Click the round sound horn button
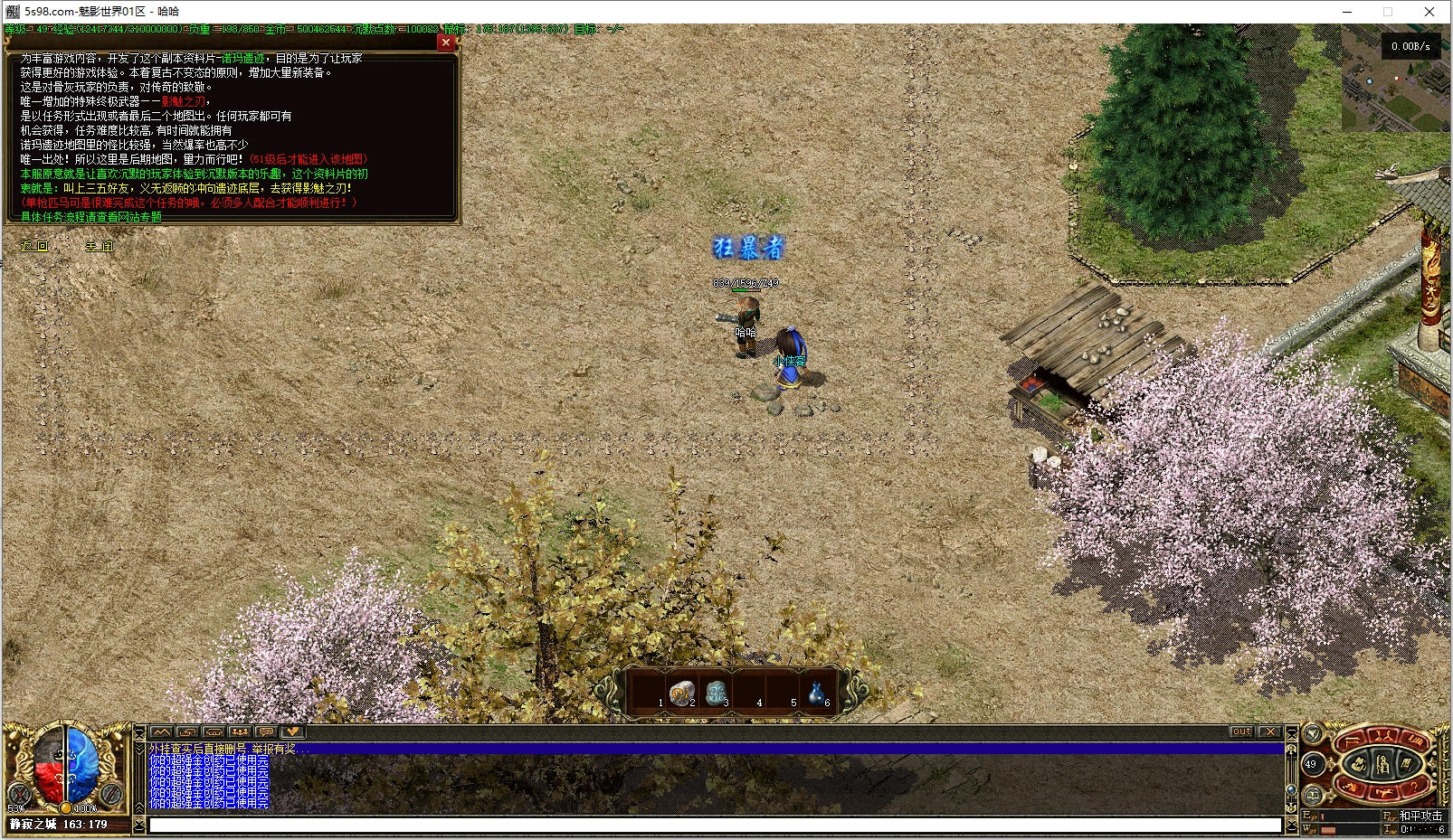 point(1312,733)
